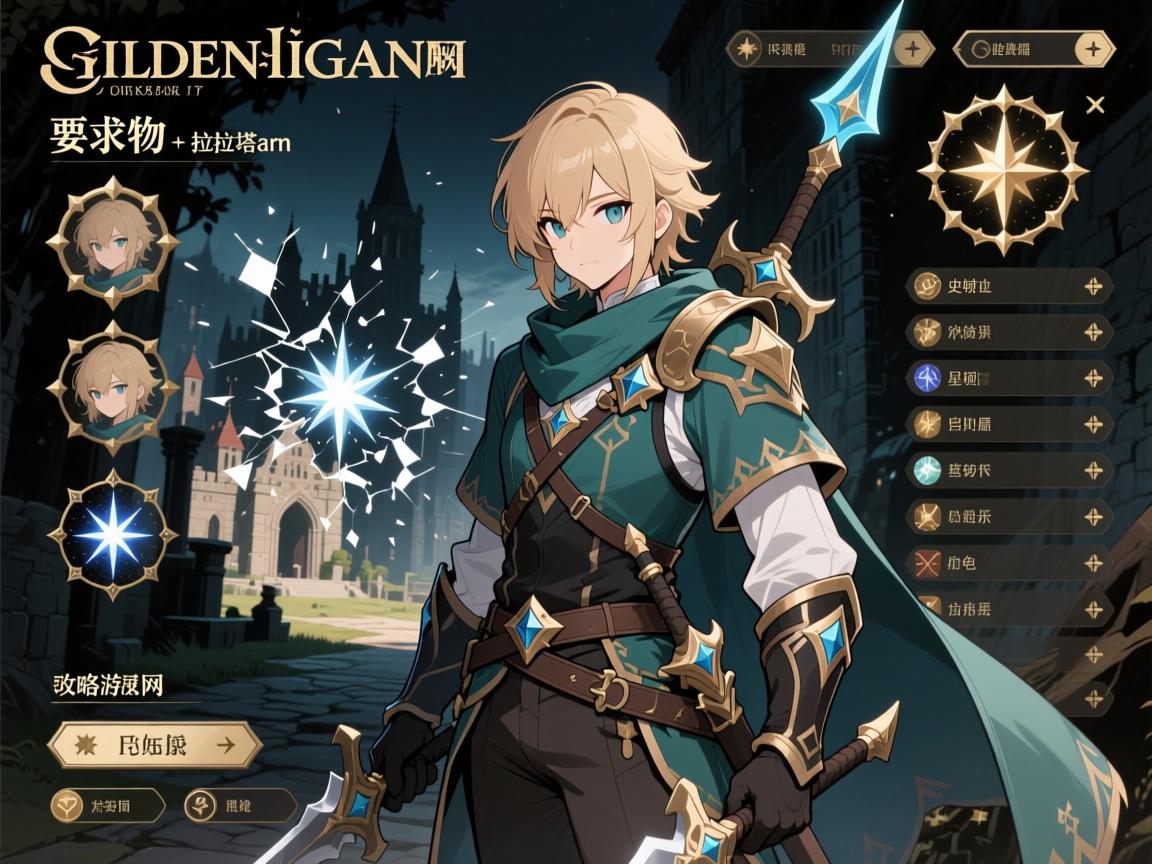The width and height of the screenshot is (1152, 864).
Task: Add to the swirl-icon currency bar
Action: (1096, 48)
